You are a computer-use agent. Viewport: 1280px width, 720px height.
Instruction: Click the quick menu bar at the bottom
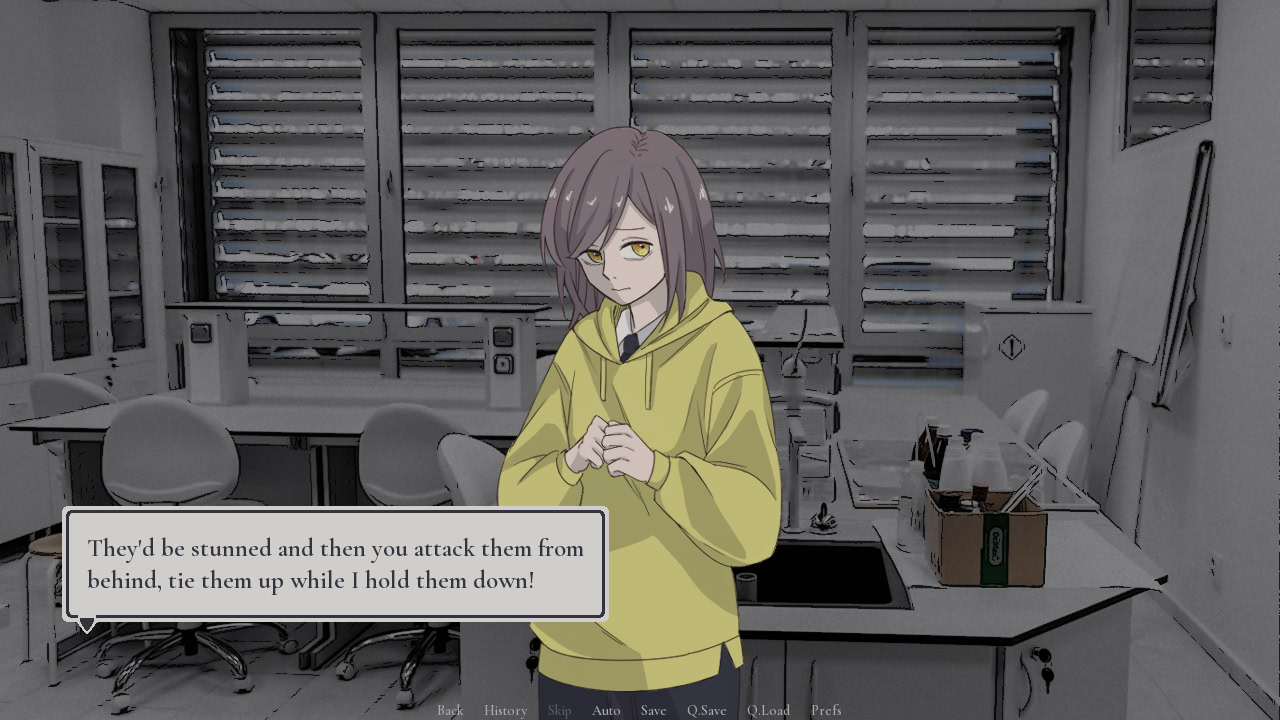640,710
